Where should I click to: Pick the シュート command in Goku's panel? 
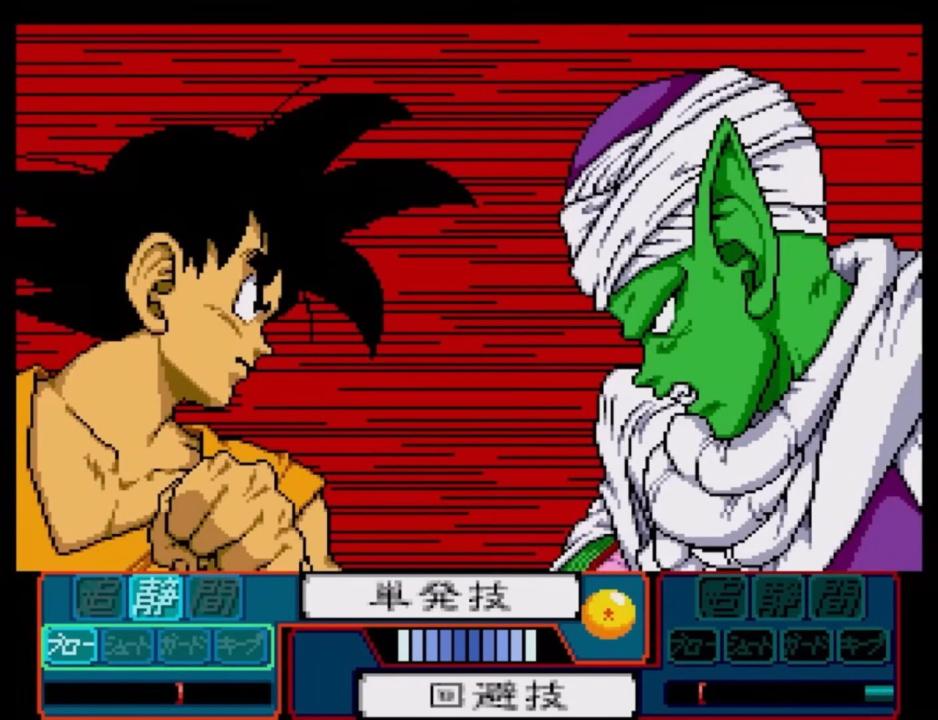tap(127, 646)
